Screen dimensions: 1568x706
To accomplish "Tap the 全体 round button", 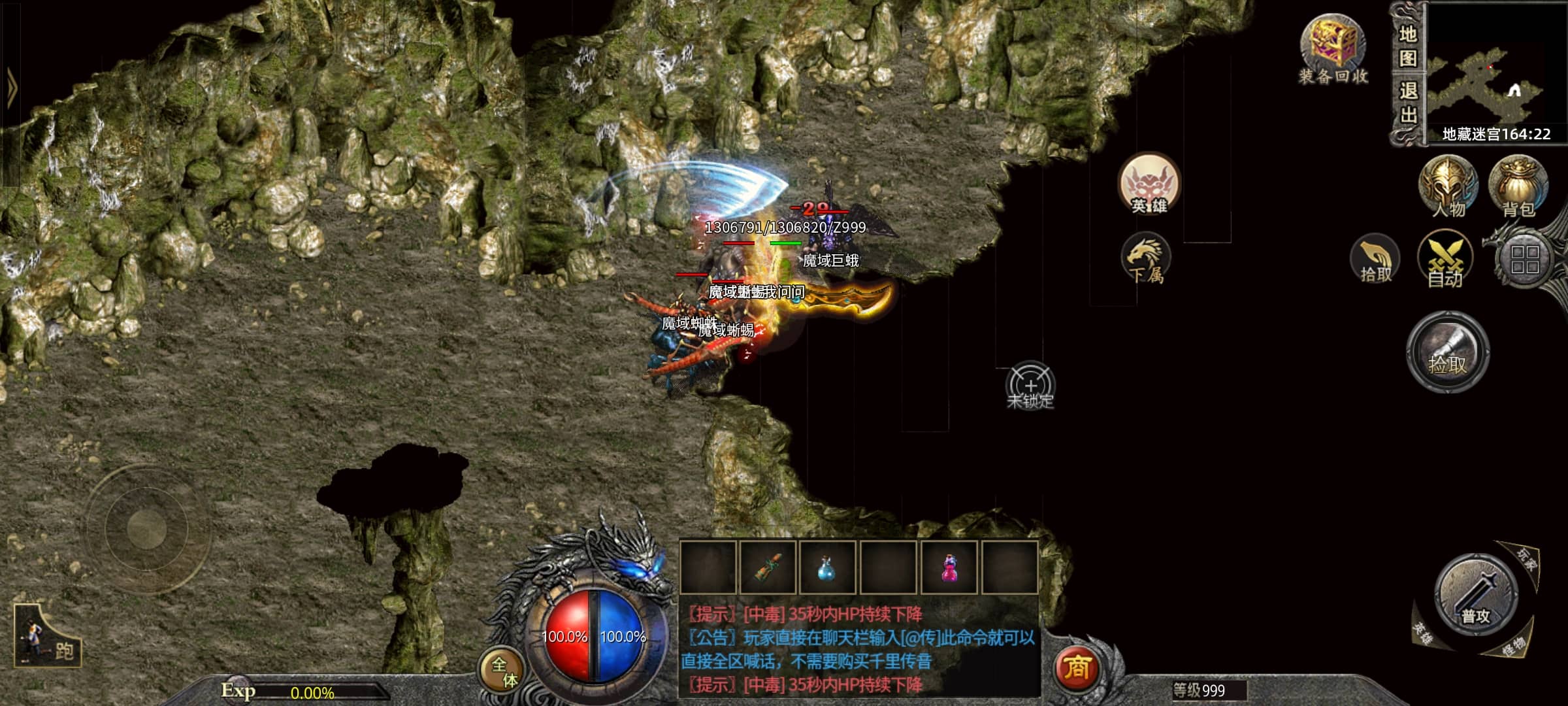I will 504,671.
